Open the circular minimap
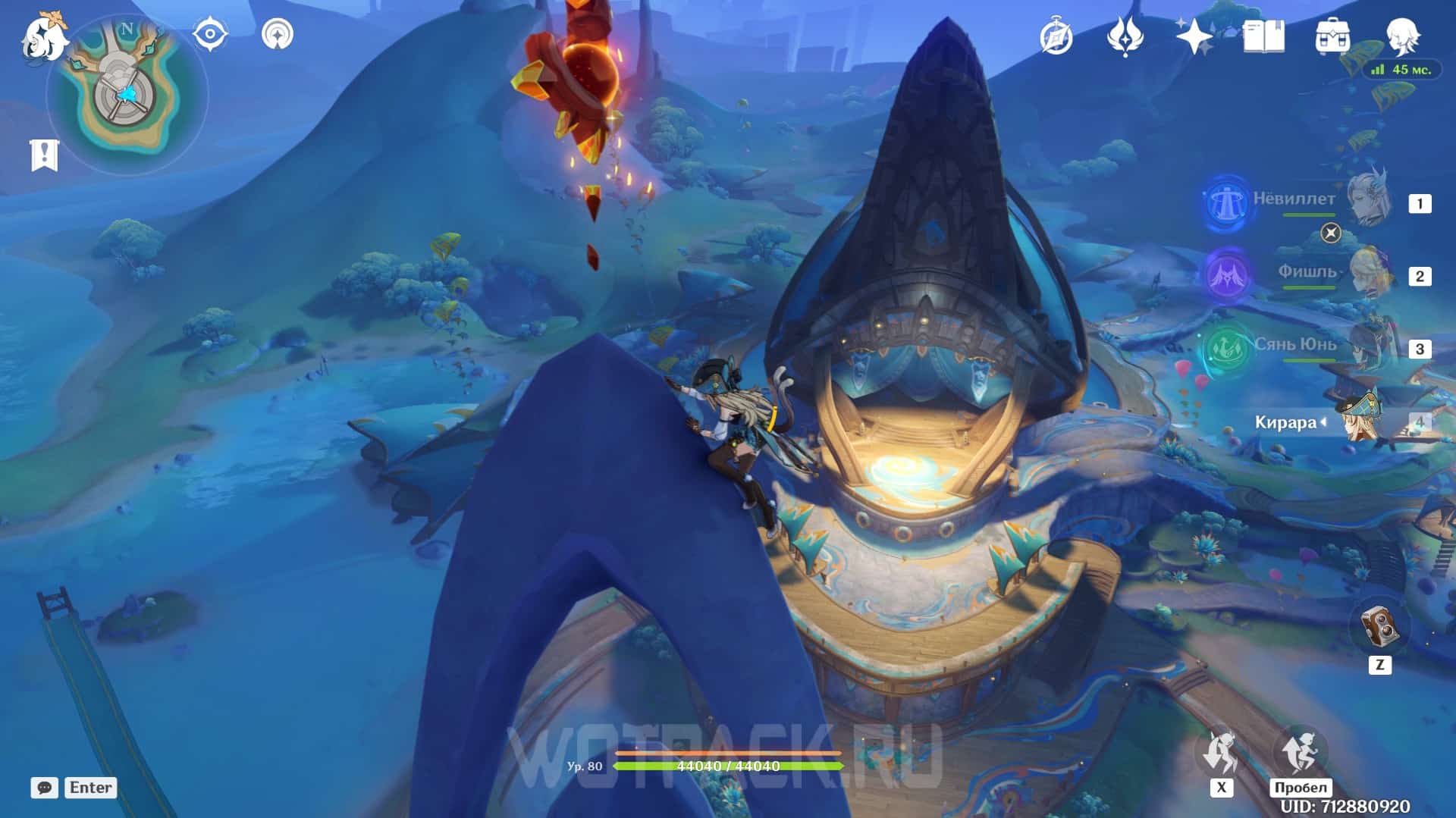 (127, 95)
